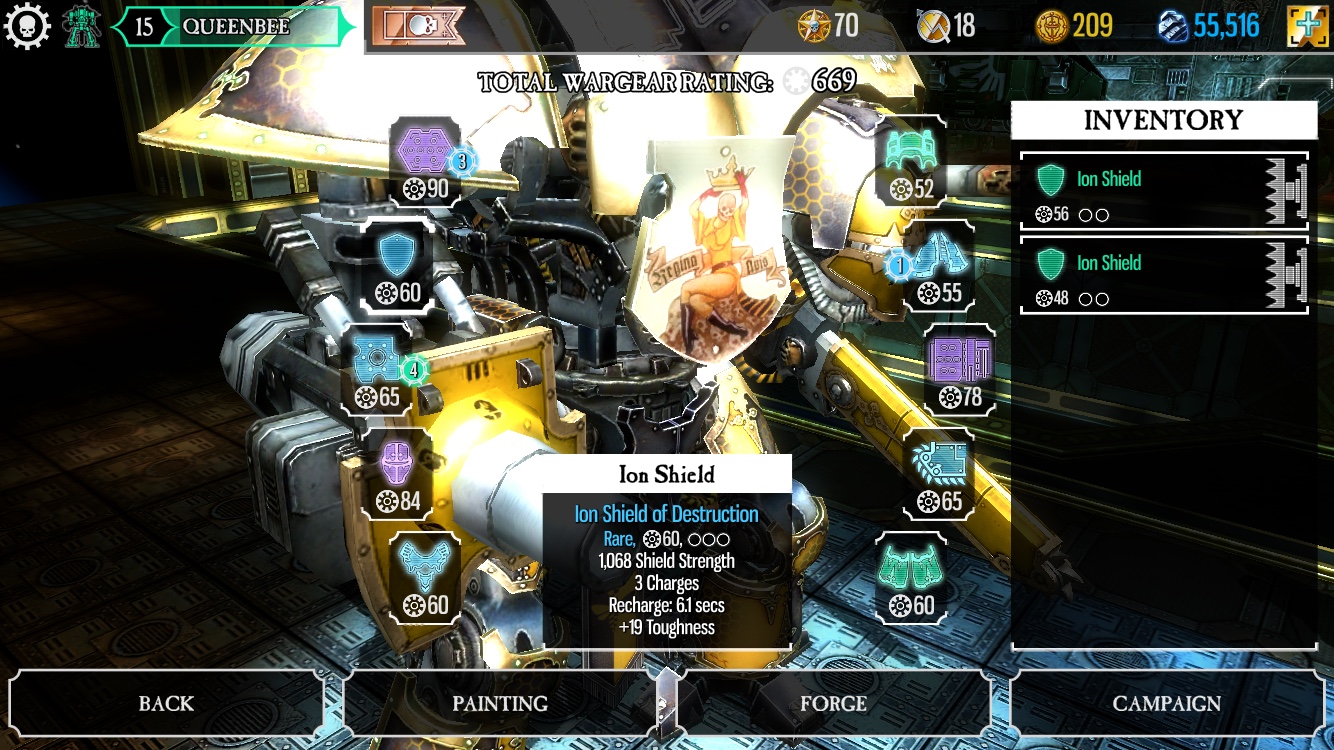
Task: Click the gold plus purchase button
Action: (x=1307, y=26)
